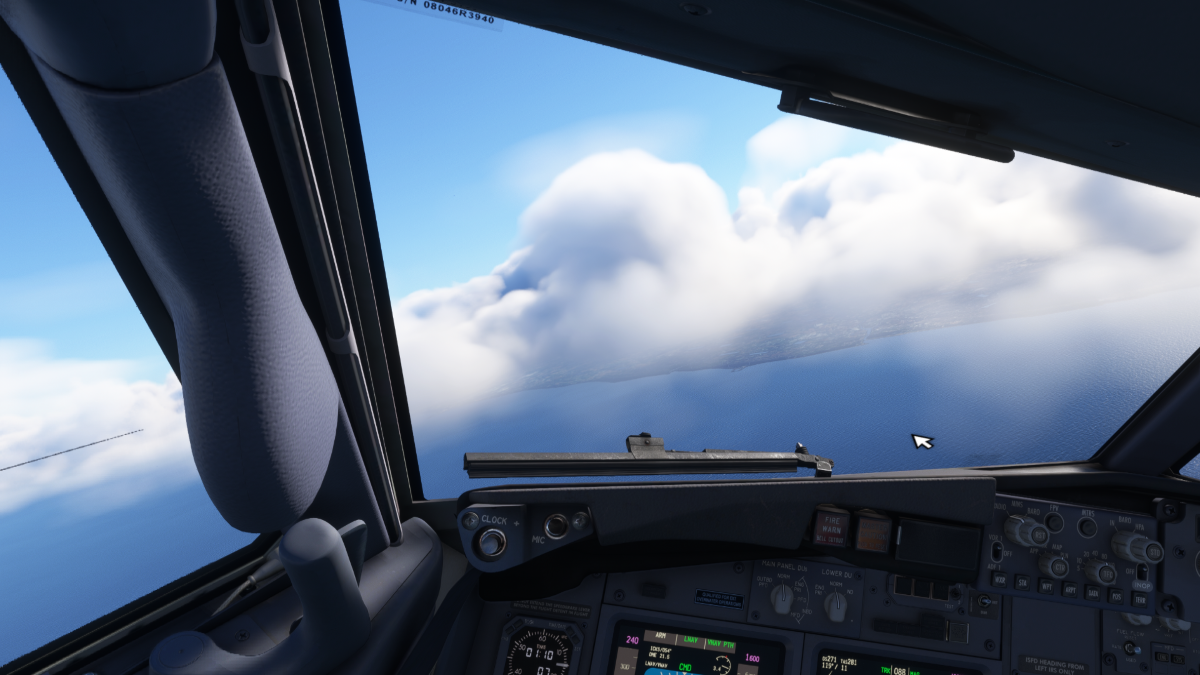Click the LOWER DU selector knob
1200x675 pixels.
tap(836, 604)
